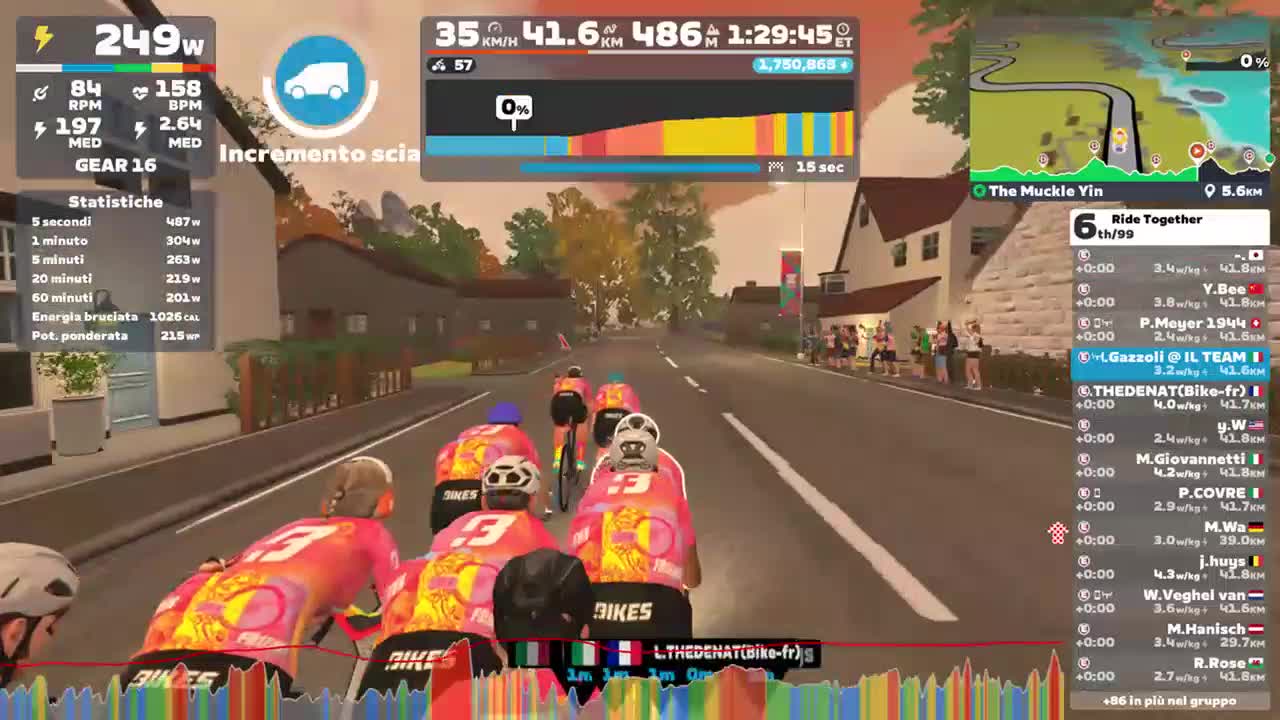
Task: Click the cadence icon beside 84 RPM
Action: [x=40, y=93]
